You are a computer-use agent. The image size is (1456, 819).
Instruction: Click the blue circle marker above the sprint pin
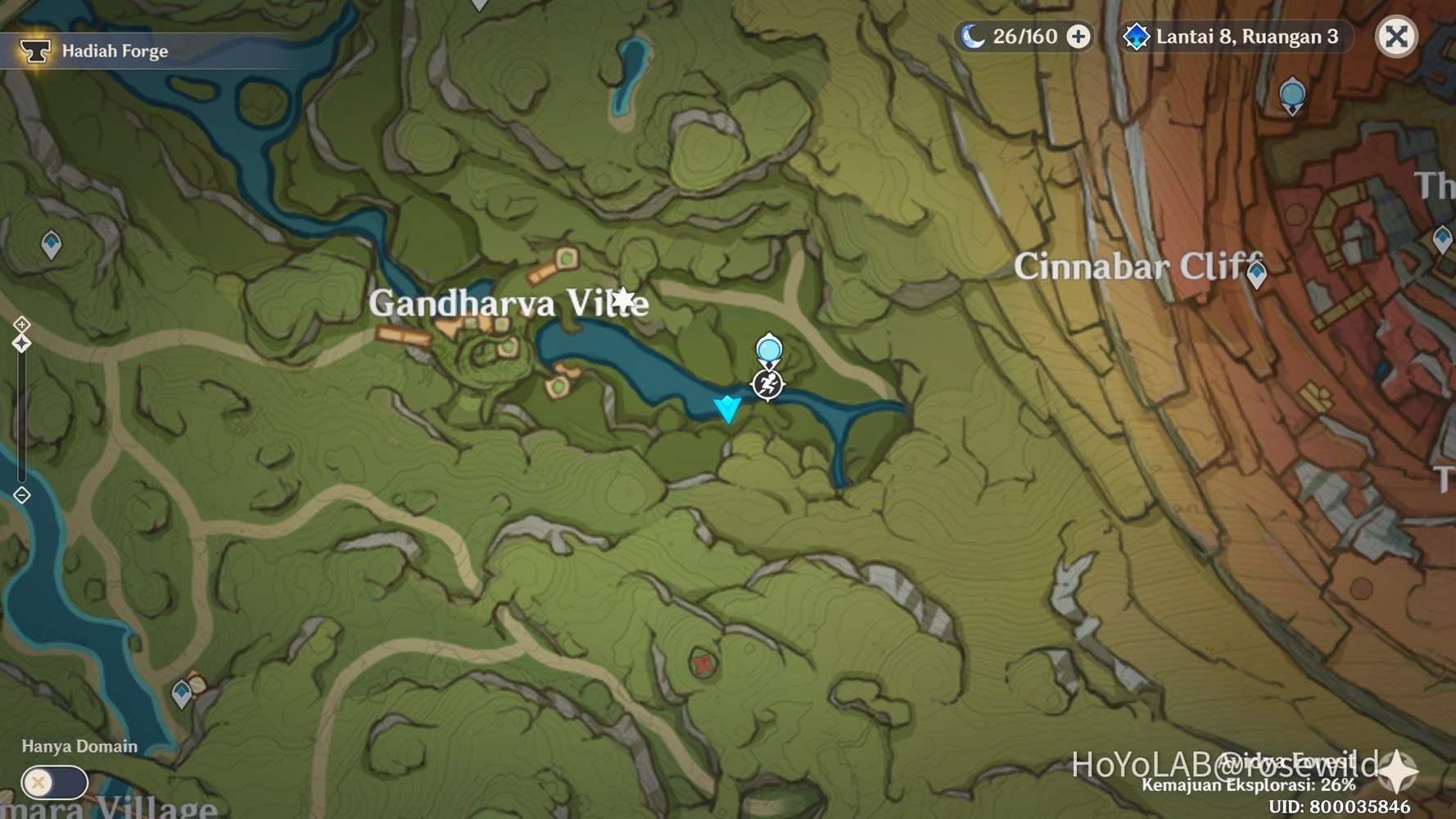pos(768,350)
